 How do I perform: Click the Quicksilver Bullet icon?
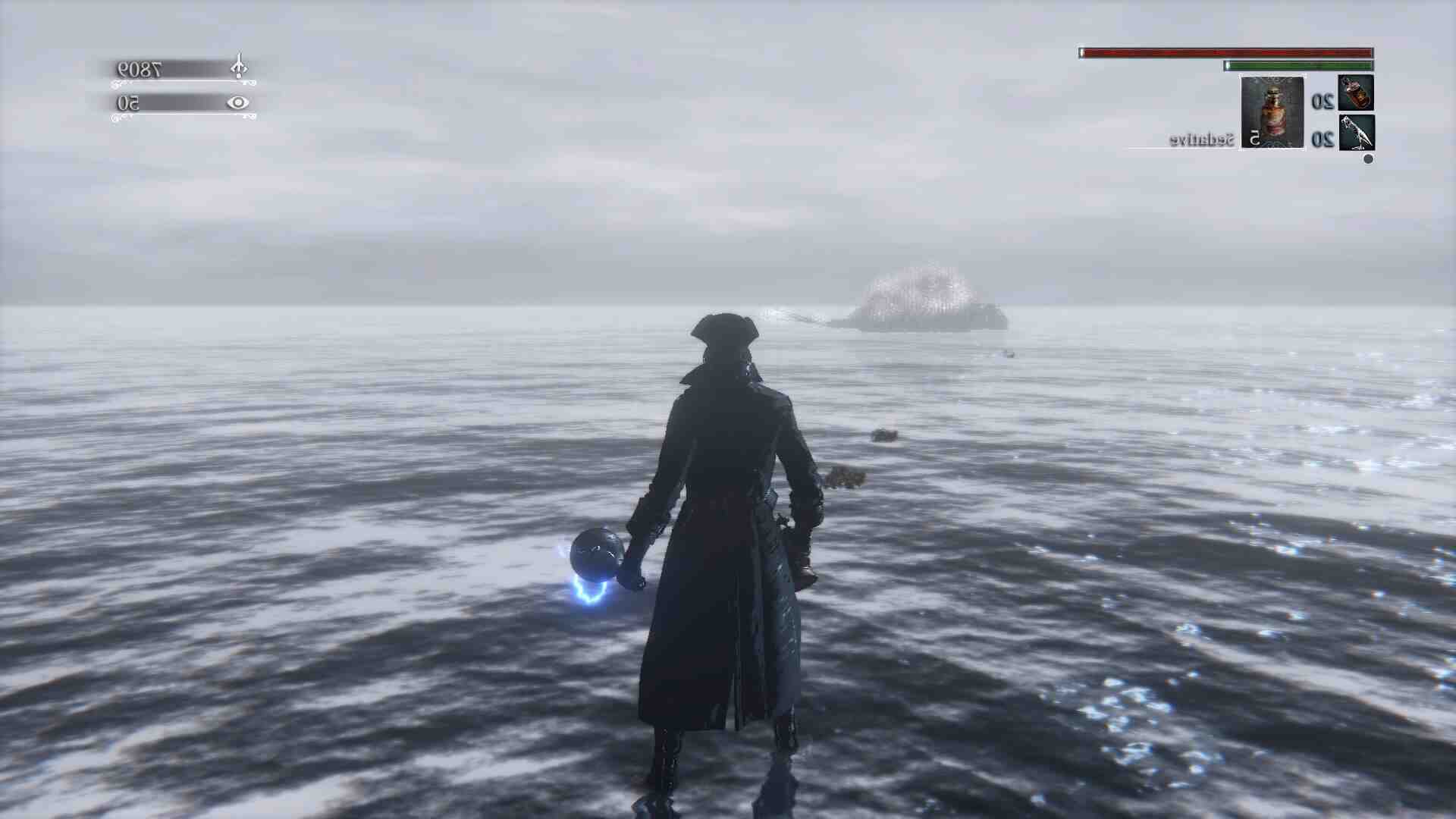coord(1356,133)
